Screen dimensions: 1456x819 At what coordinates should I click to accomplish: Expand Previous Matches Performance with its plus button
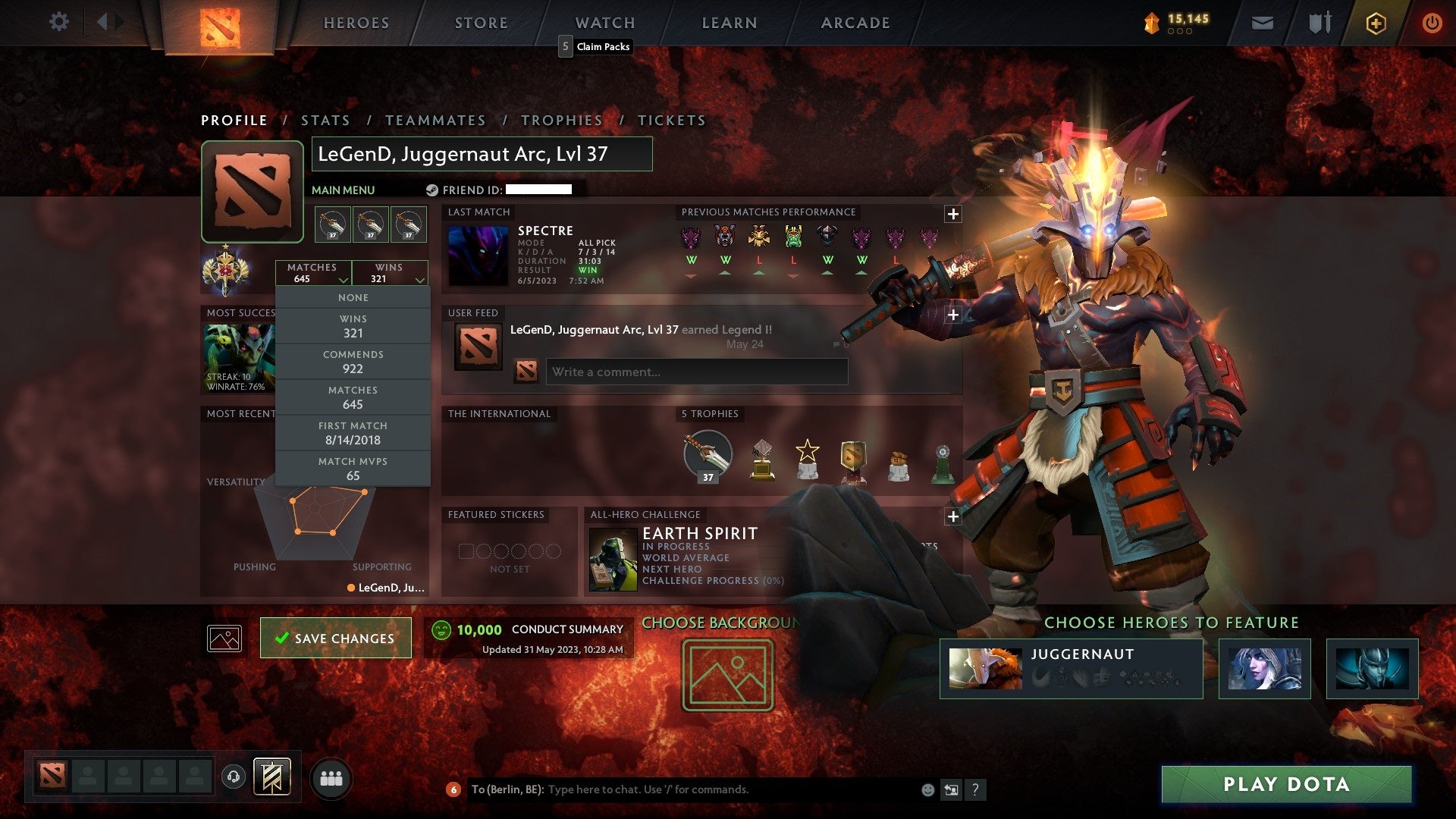pyautogui.click(x=953, y=215)
